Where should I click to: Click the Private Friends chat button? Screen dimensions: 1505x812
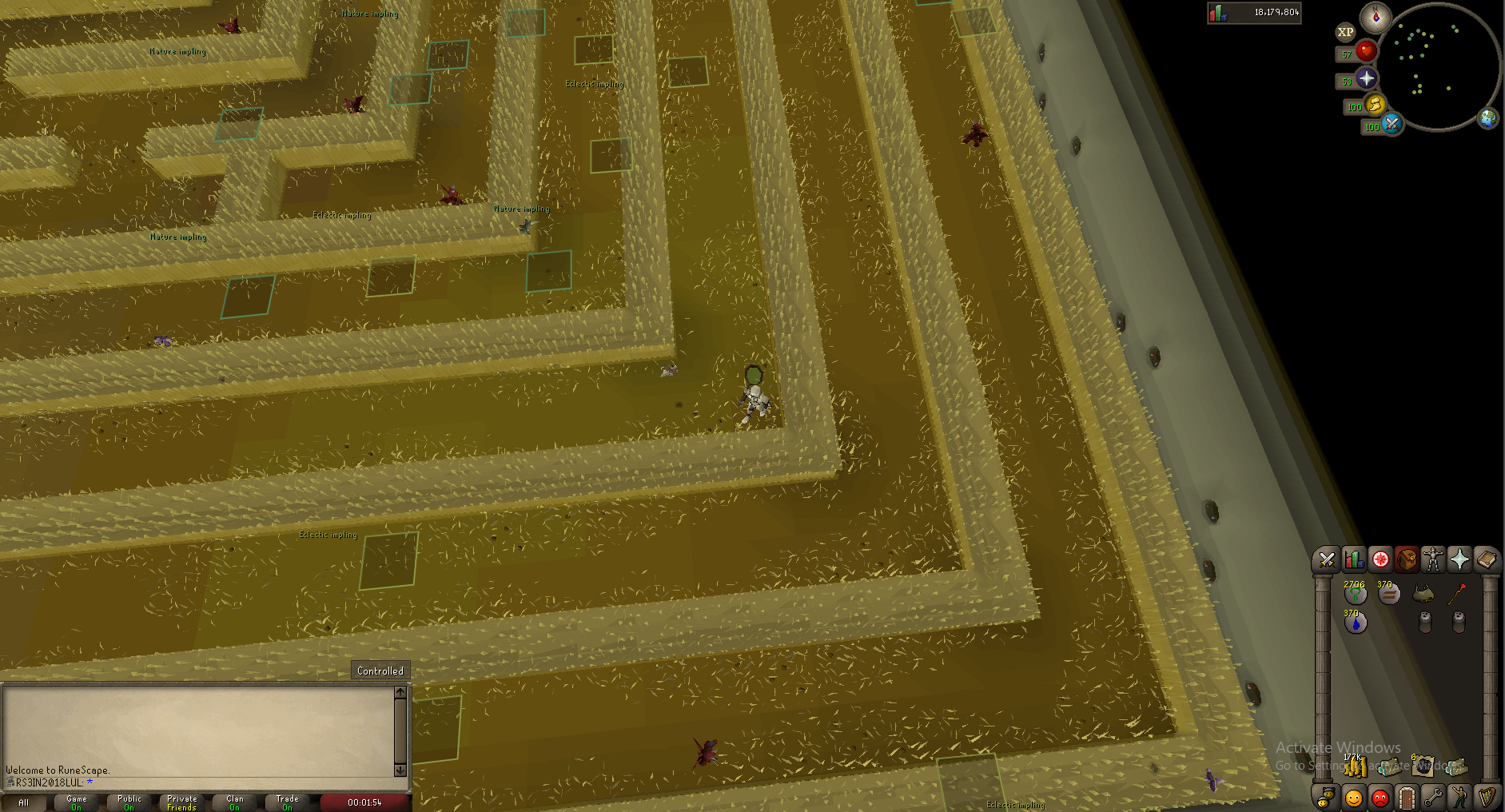(x=181, y=802)
